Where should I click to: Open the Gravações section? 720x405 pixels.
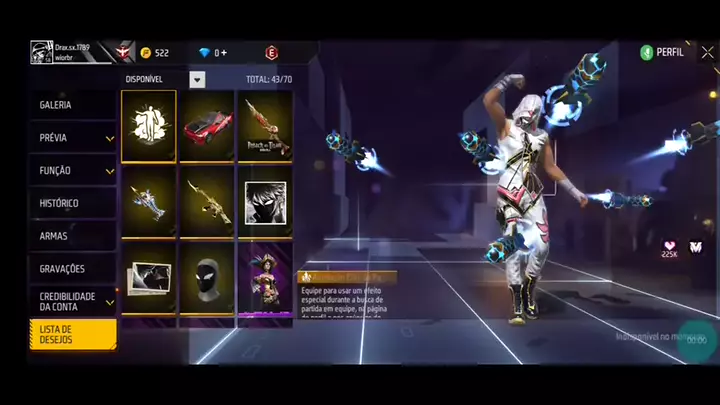point(72,269)
